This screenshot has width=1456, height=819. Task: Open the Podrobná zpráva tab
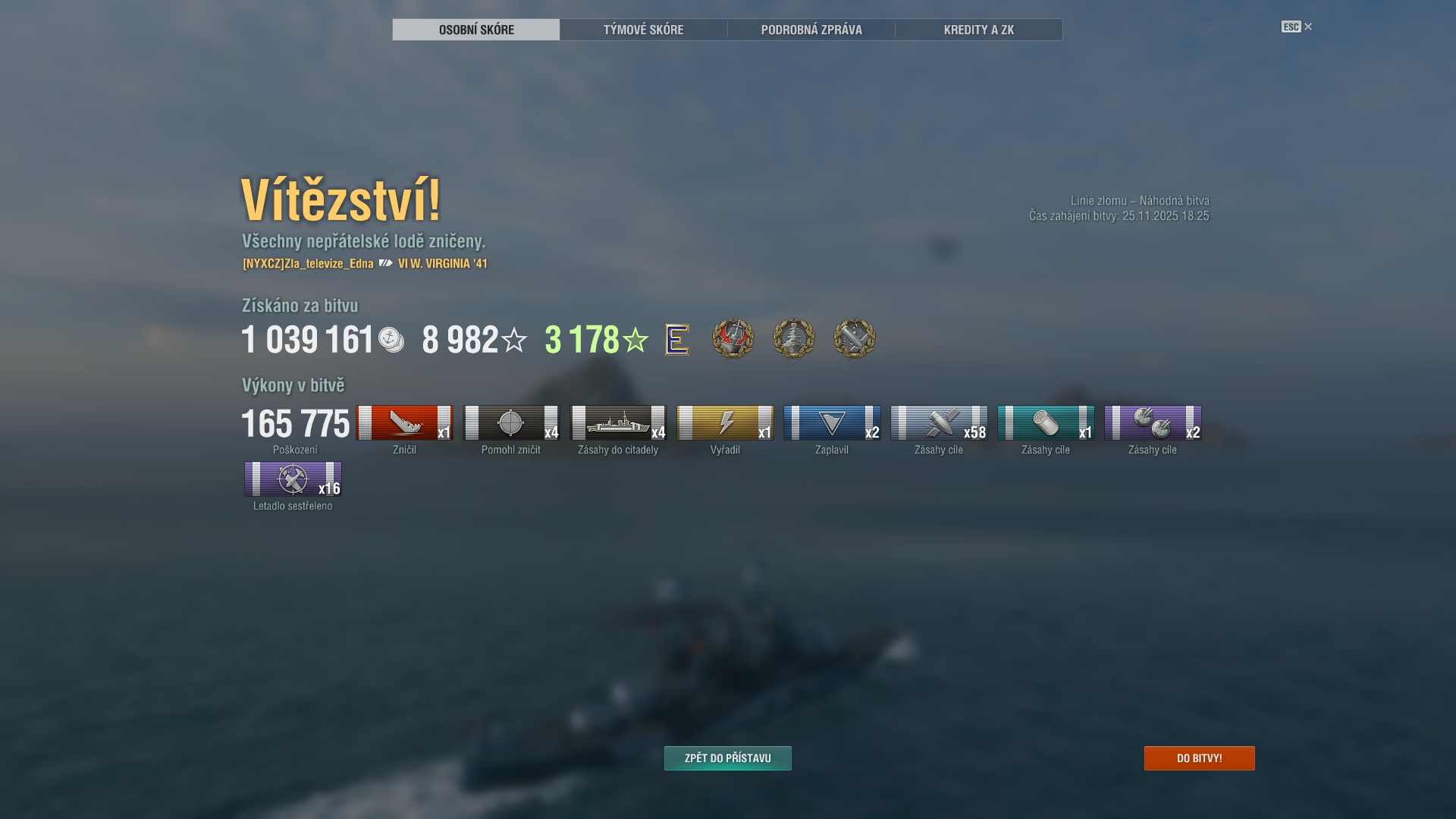click(811, 30)
